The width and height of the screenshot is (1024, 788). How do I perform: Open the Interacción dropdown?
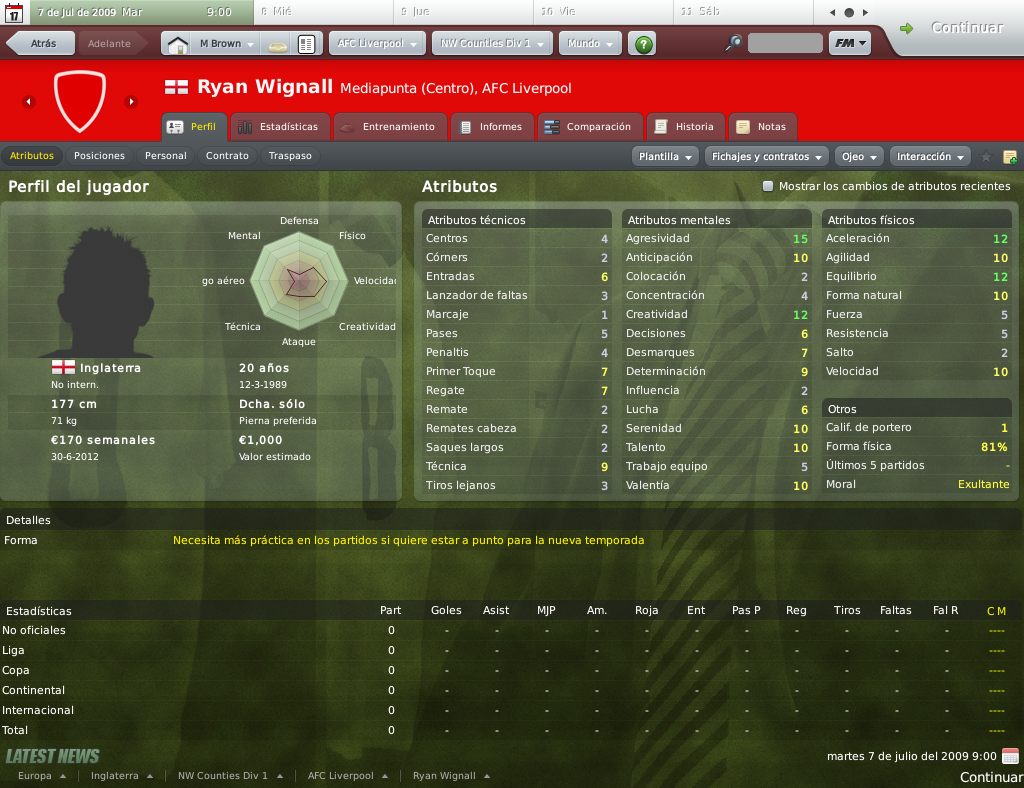point(931,156)
